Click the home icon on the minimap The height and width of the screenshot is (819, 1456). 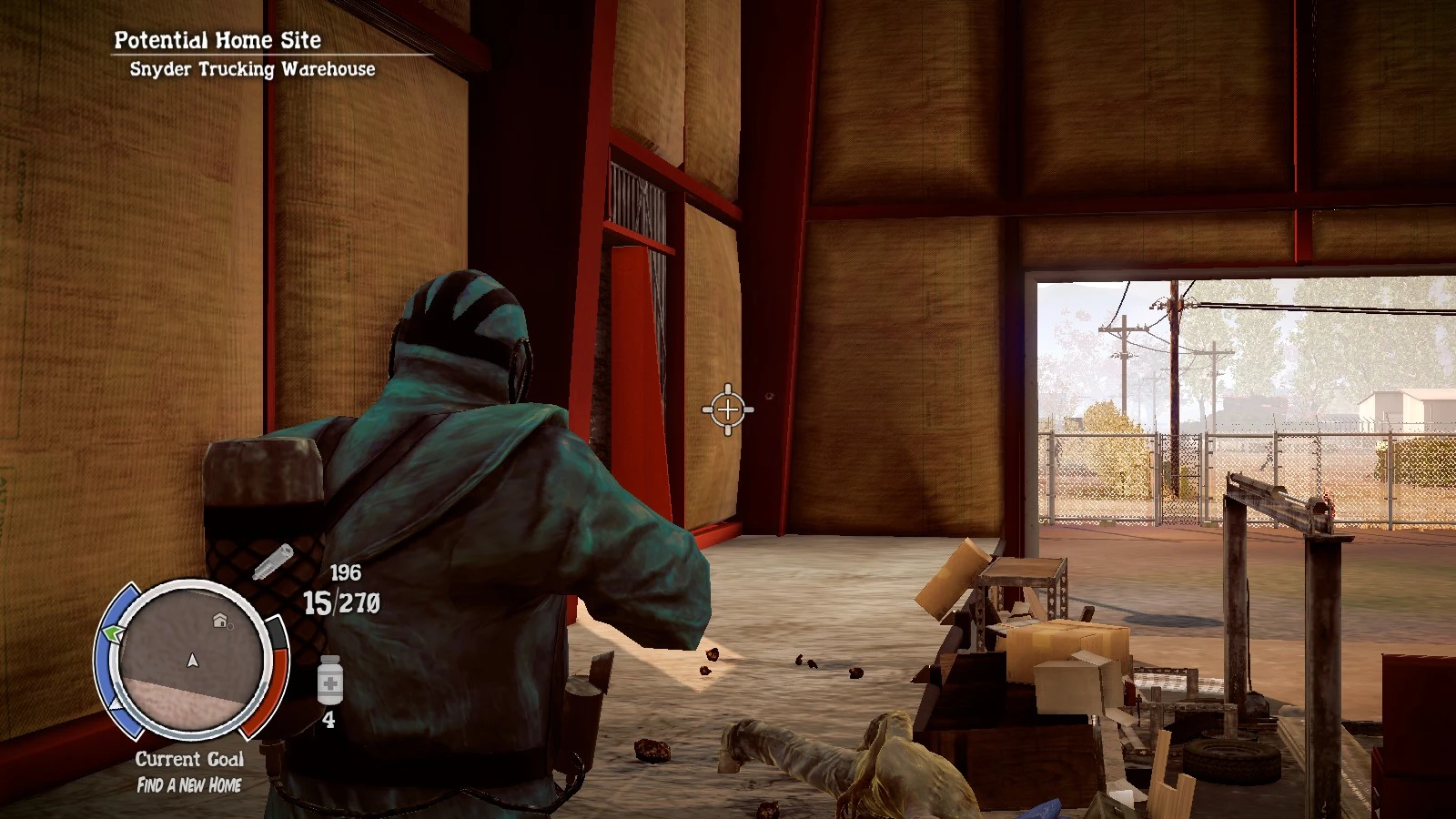coord(220,619)
